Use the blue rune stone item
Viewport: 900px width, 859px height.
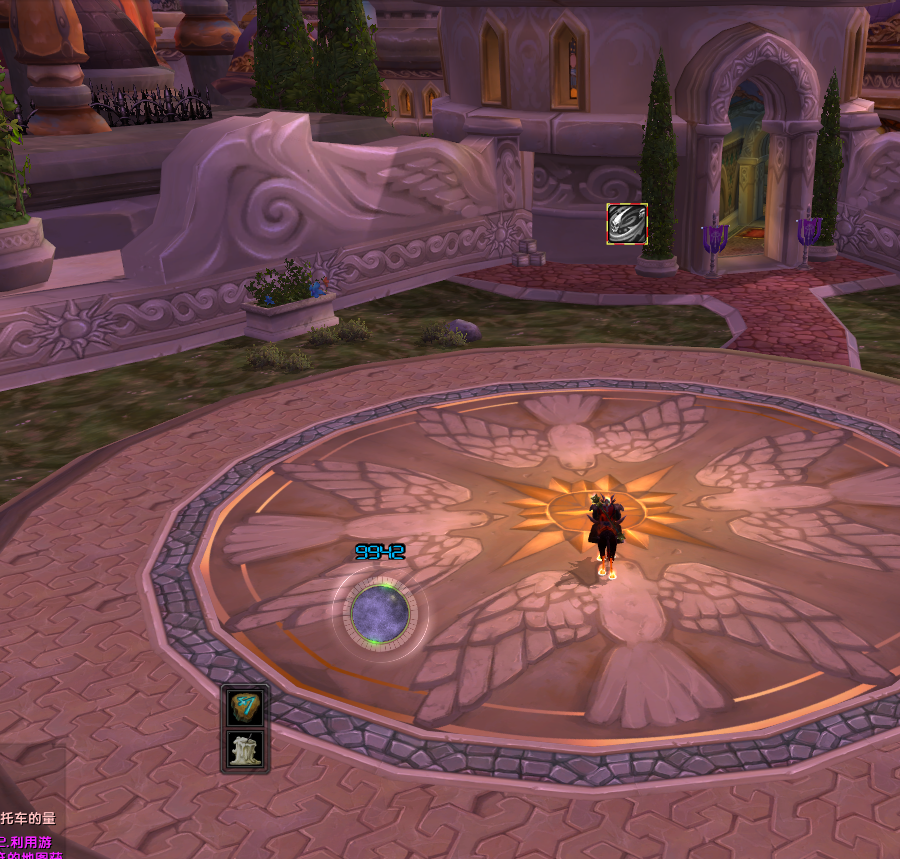point(245,707)
